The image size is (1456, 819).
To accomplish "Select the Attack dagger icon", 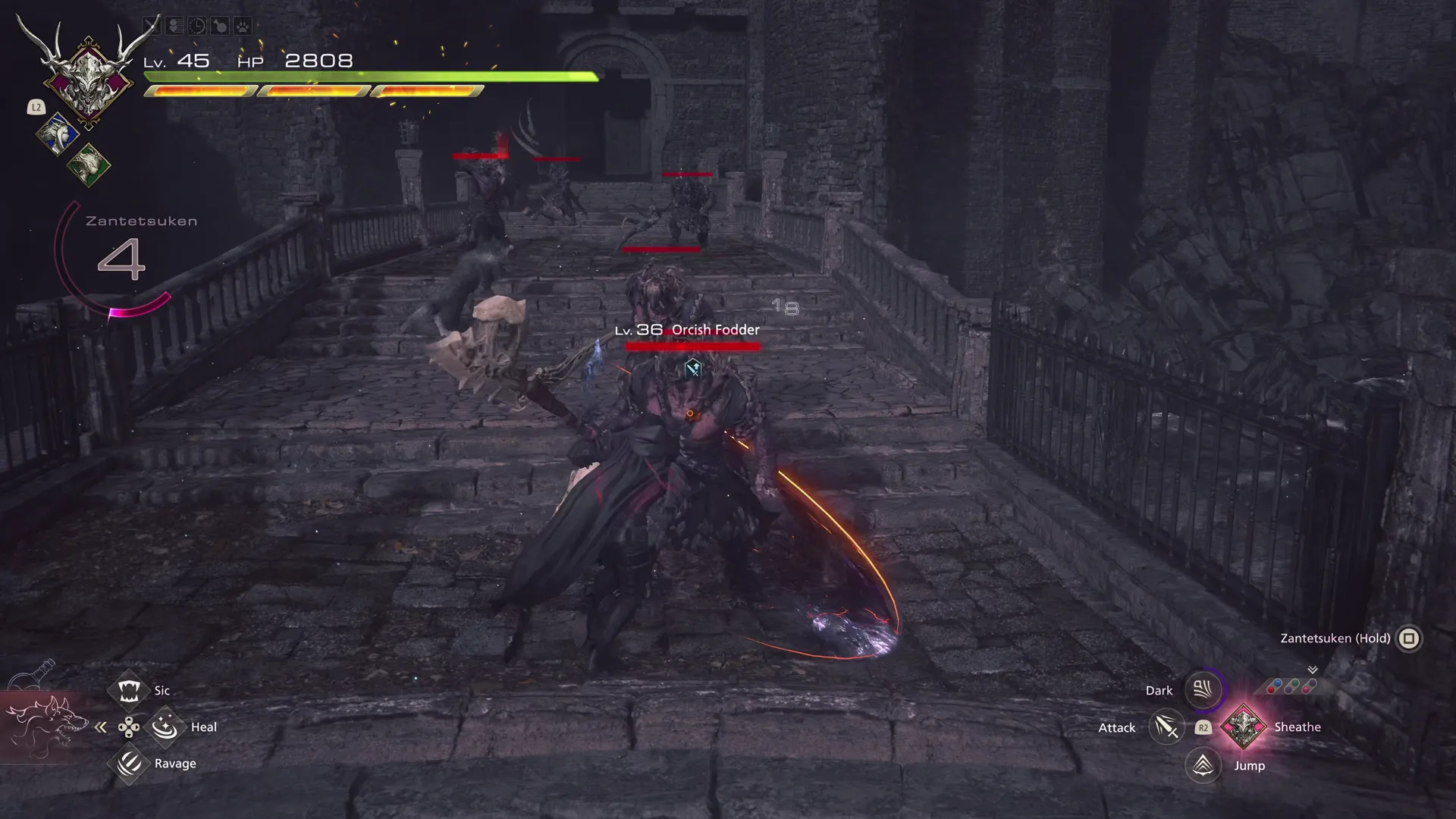I will coord(1166,726).
